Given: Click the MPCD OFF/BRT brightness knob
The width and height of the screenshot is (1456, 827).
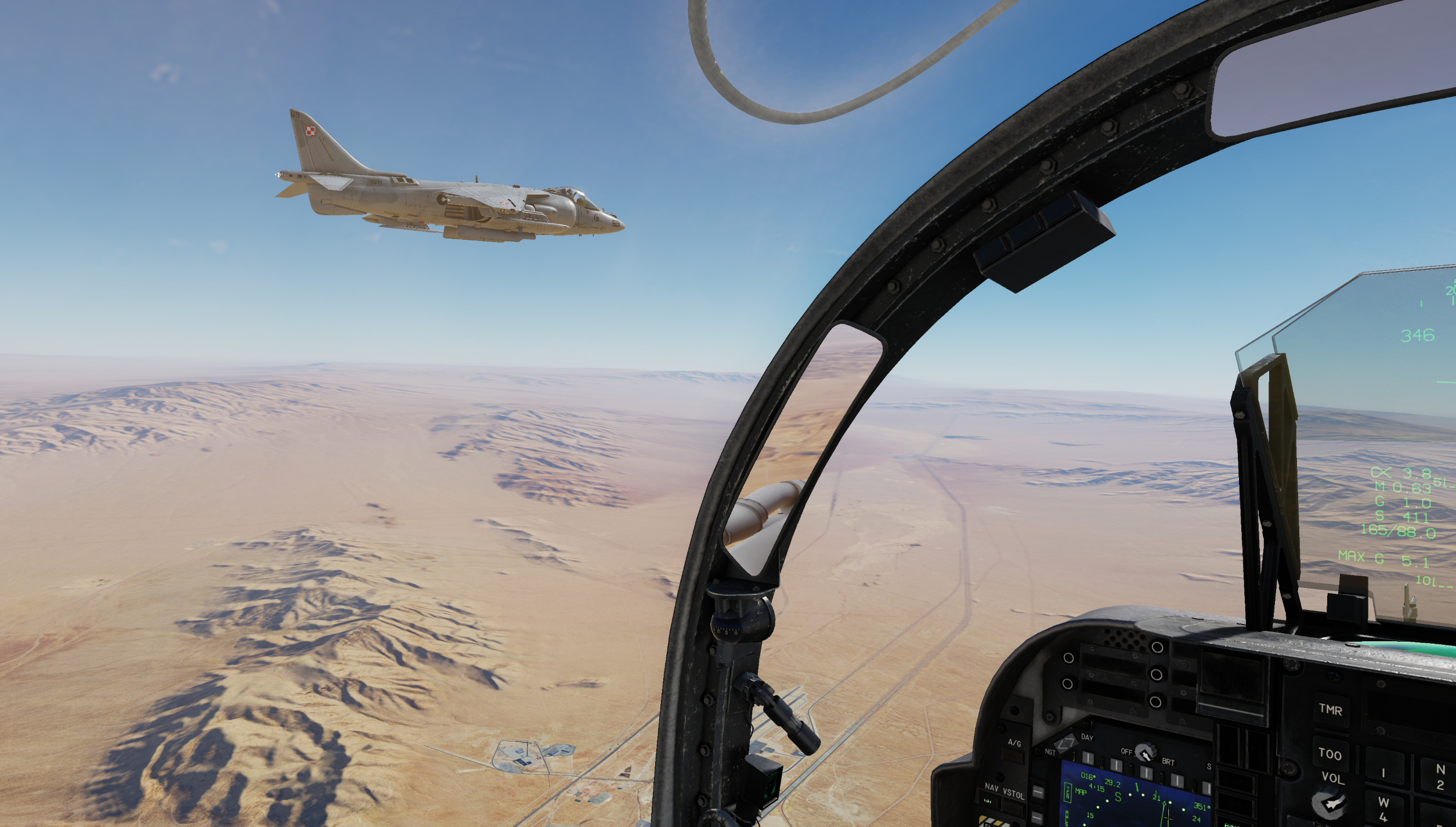Looking at the screenshot, I should [1145, 753].
